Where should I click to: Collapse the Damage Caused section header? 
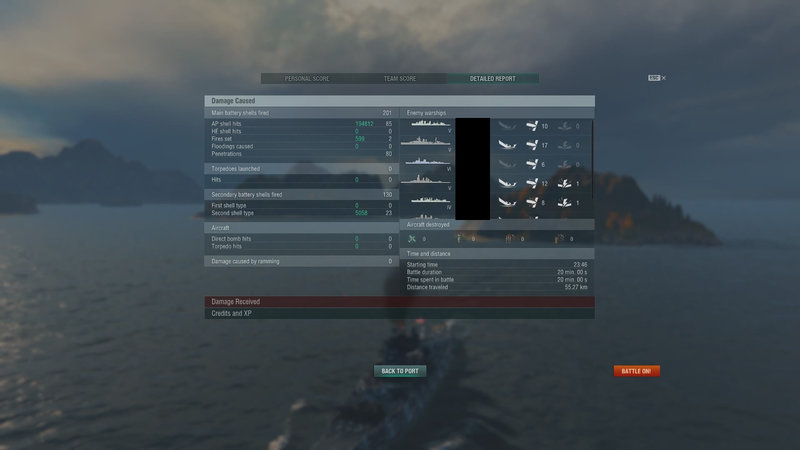[x=400, y=101]
